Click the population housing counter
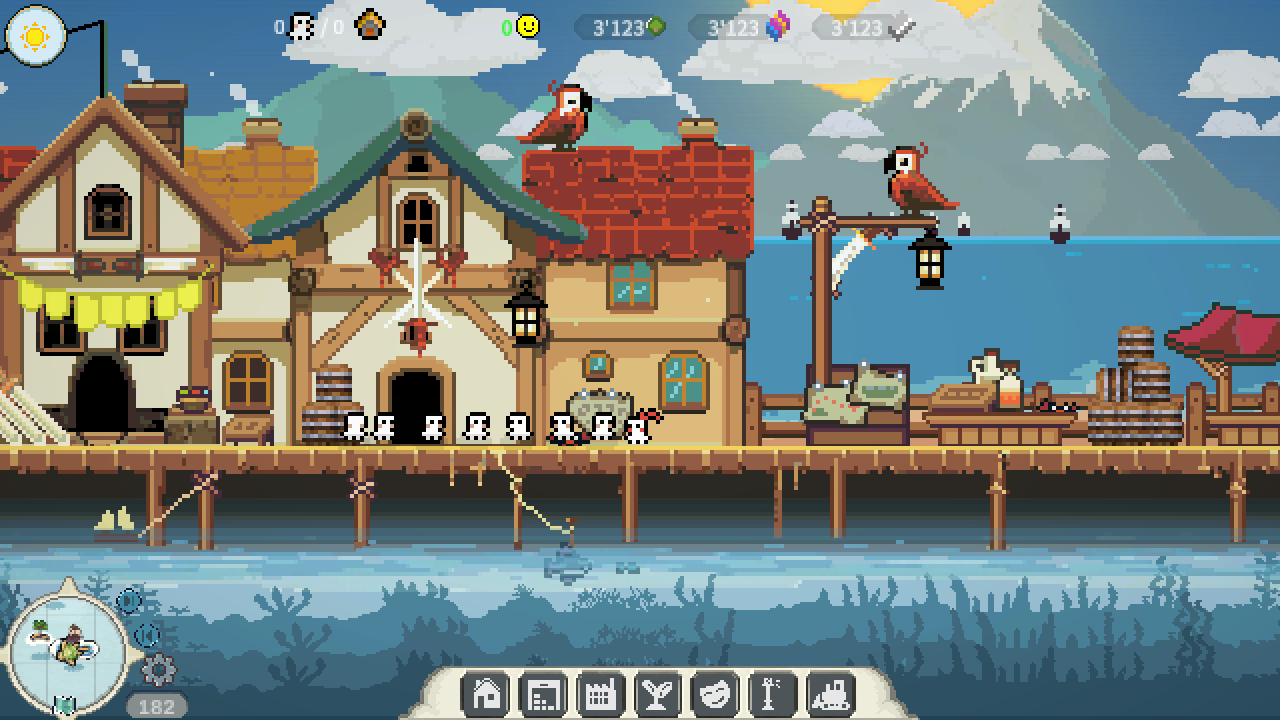Viewport: 1280px width, 720px height. 330,26
